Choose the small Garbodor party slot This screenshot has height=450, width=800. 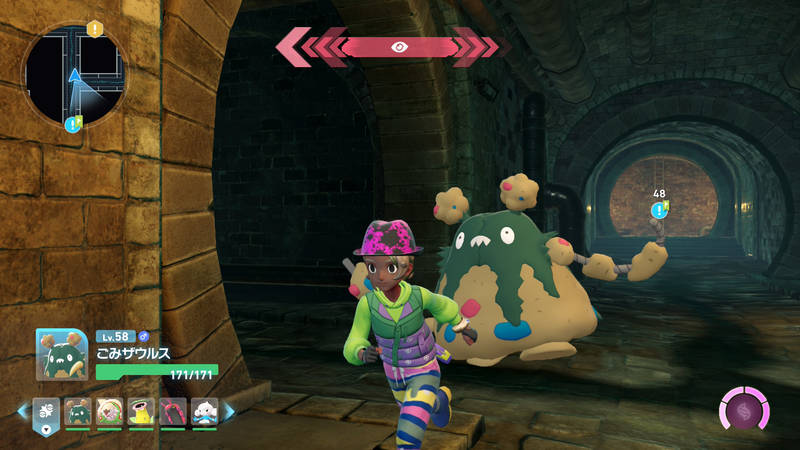pos(78,411)
